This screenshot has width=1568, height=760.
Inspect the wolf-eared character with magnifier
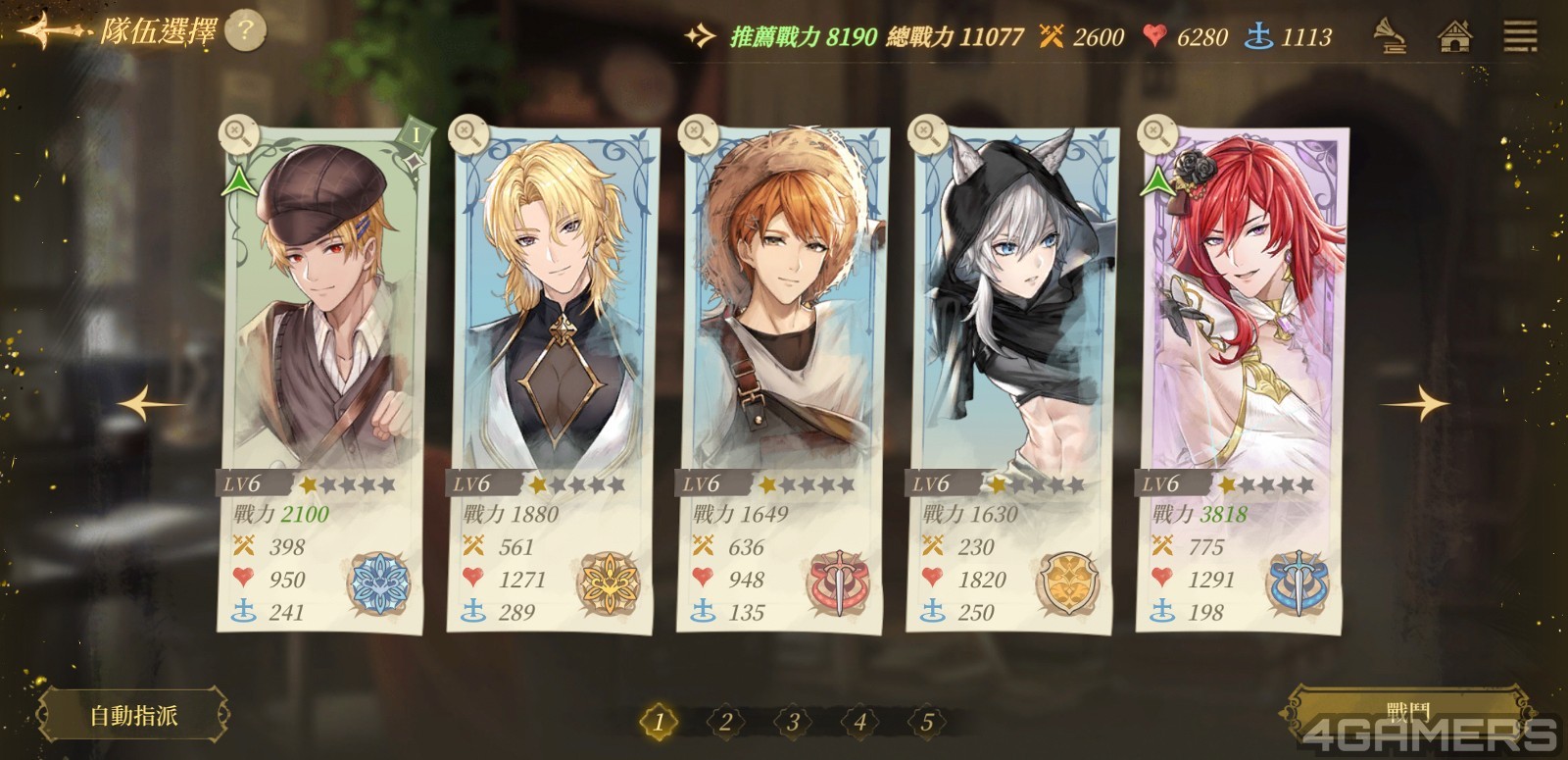pos(926,132)
